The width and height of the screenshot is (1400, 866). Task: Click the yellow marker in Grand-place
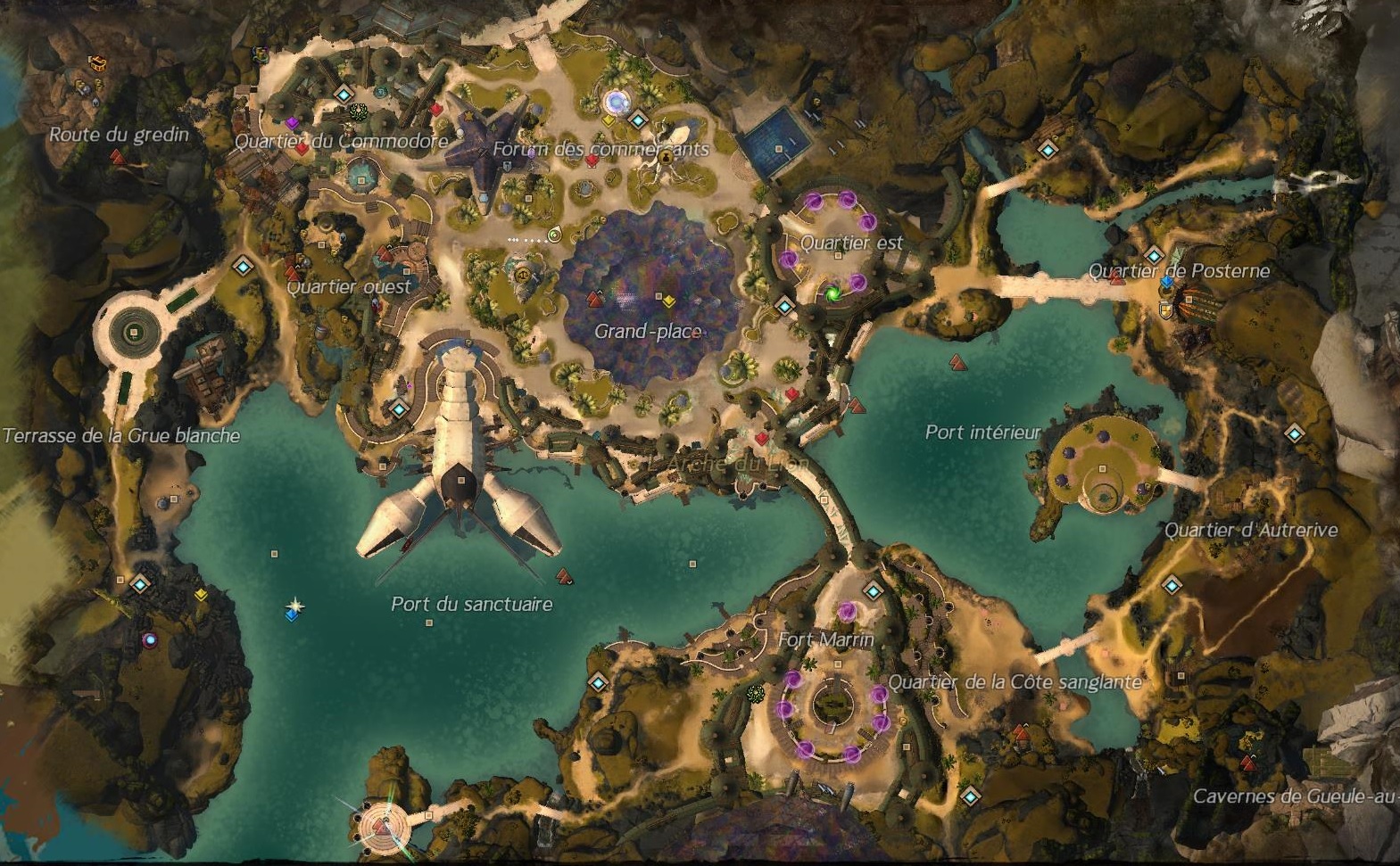(668, 302)
